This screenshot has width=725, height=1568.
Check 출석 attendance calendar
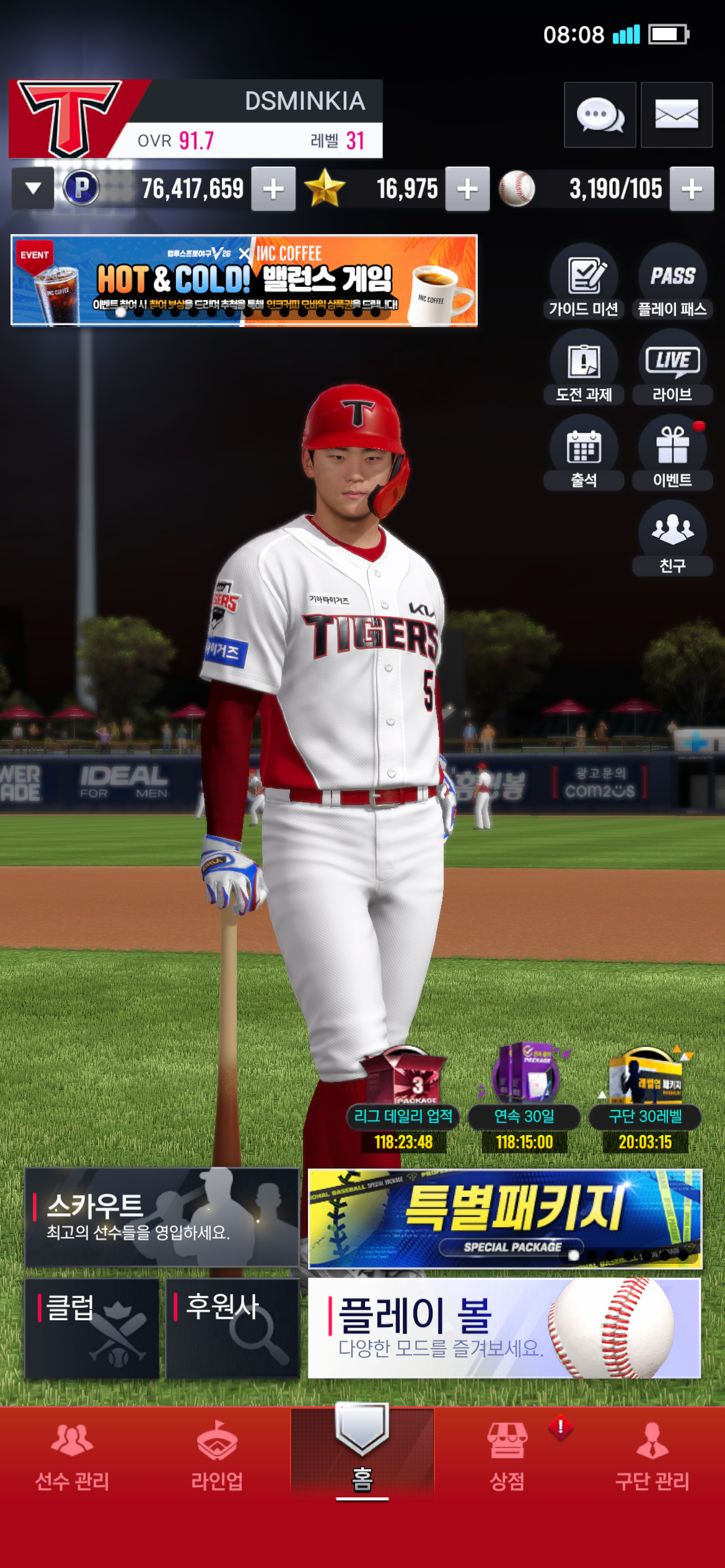[x=584, y=454]
